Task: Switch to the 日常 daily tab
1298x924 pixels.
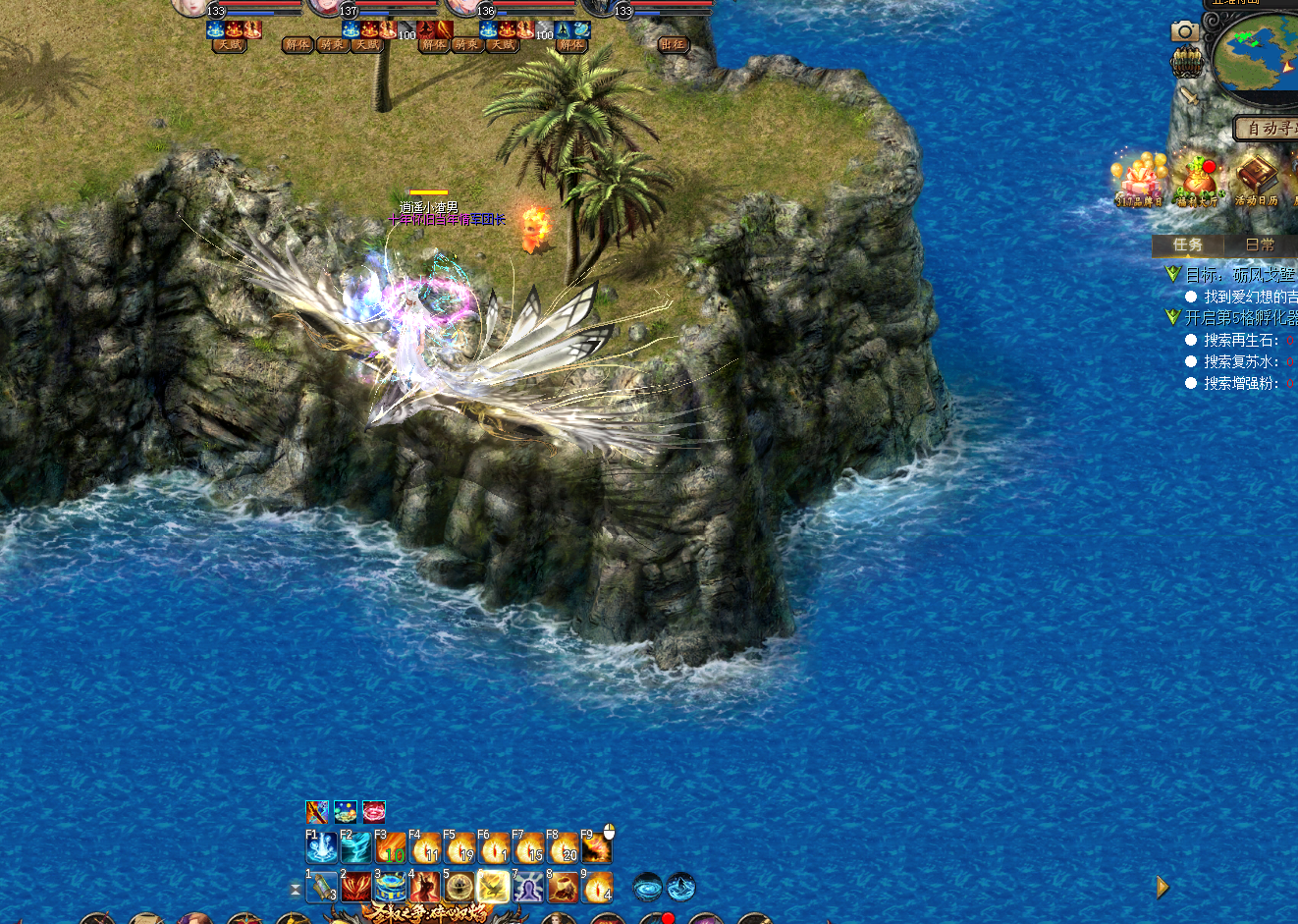Action: pos(1259,245)
